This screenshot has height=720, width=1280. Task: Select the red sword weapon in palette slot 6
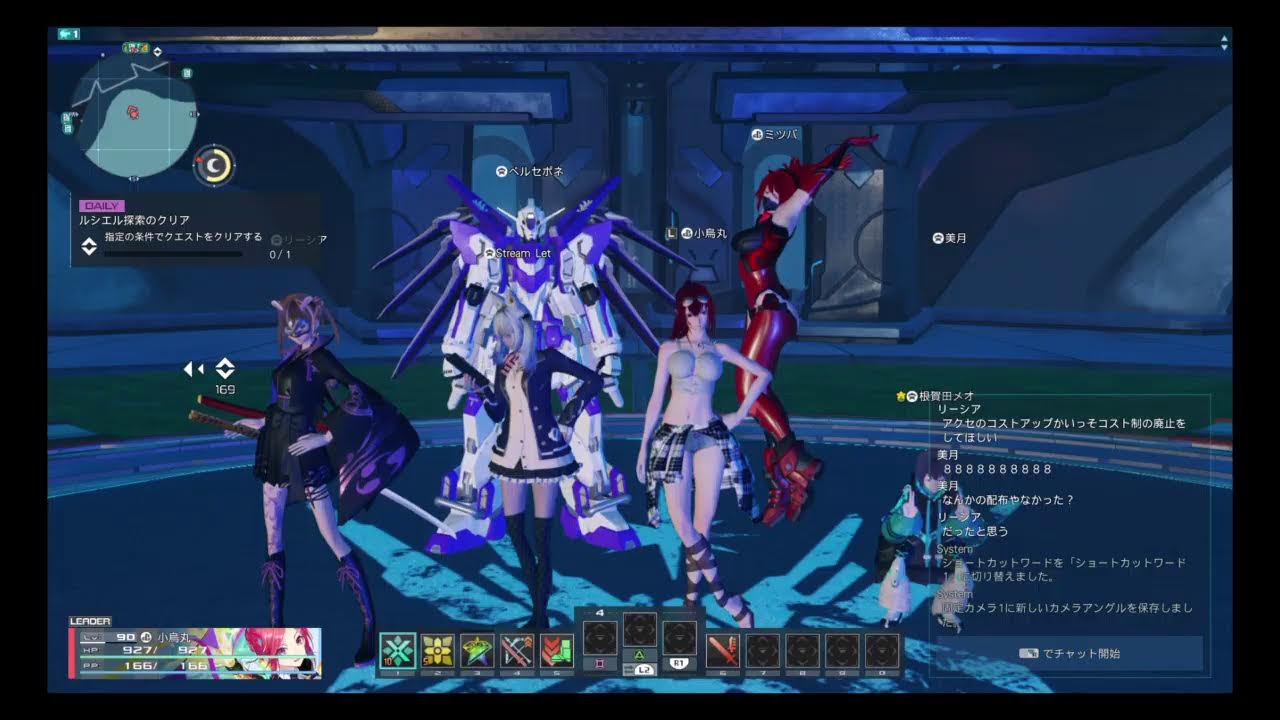(x=723, y=650)
